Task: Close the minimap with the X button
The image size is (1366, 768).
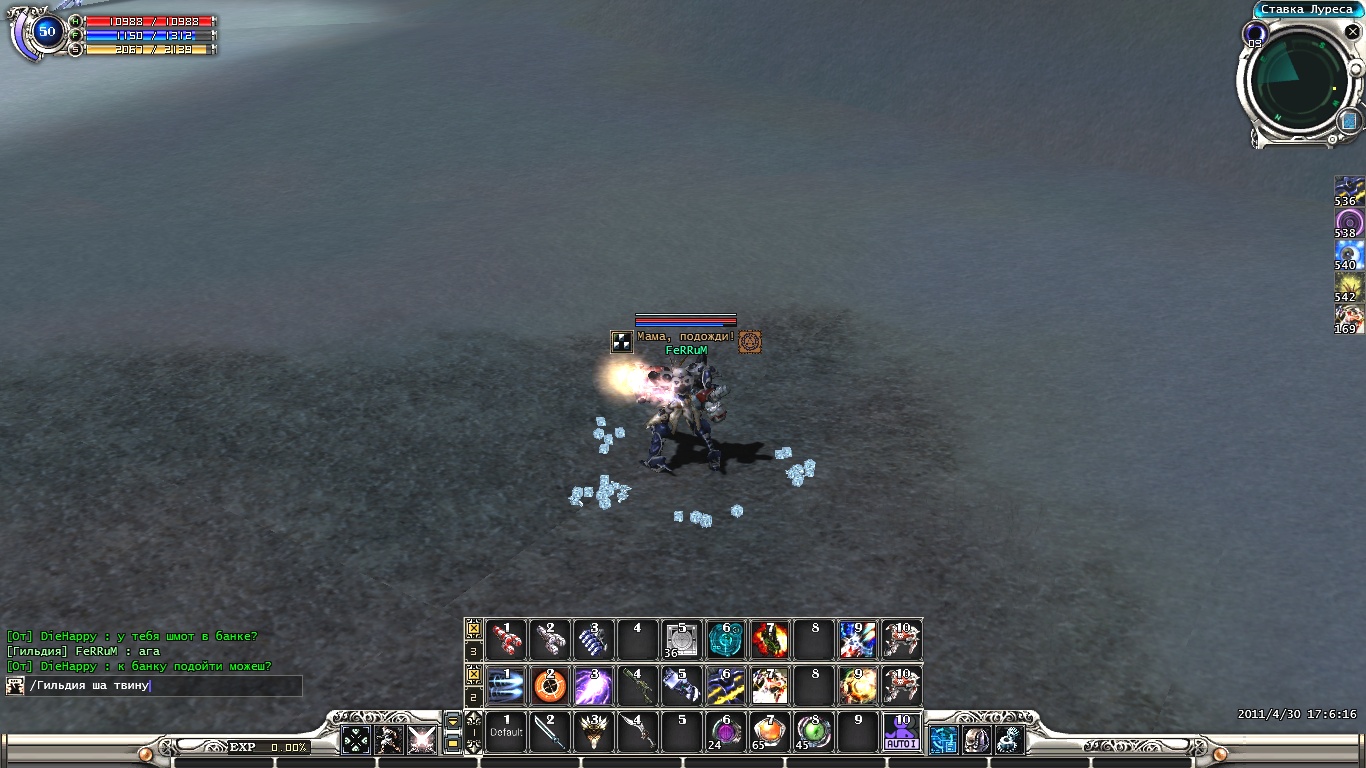Action: pos(1352,32)
